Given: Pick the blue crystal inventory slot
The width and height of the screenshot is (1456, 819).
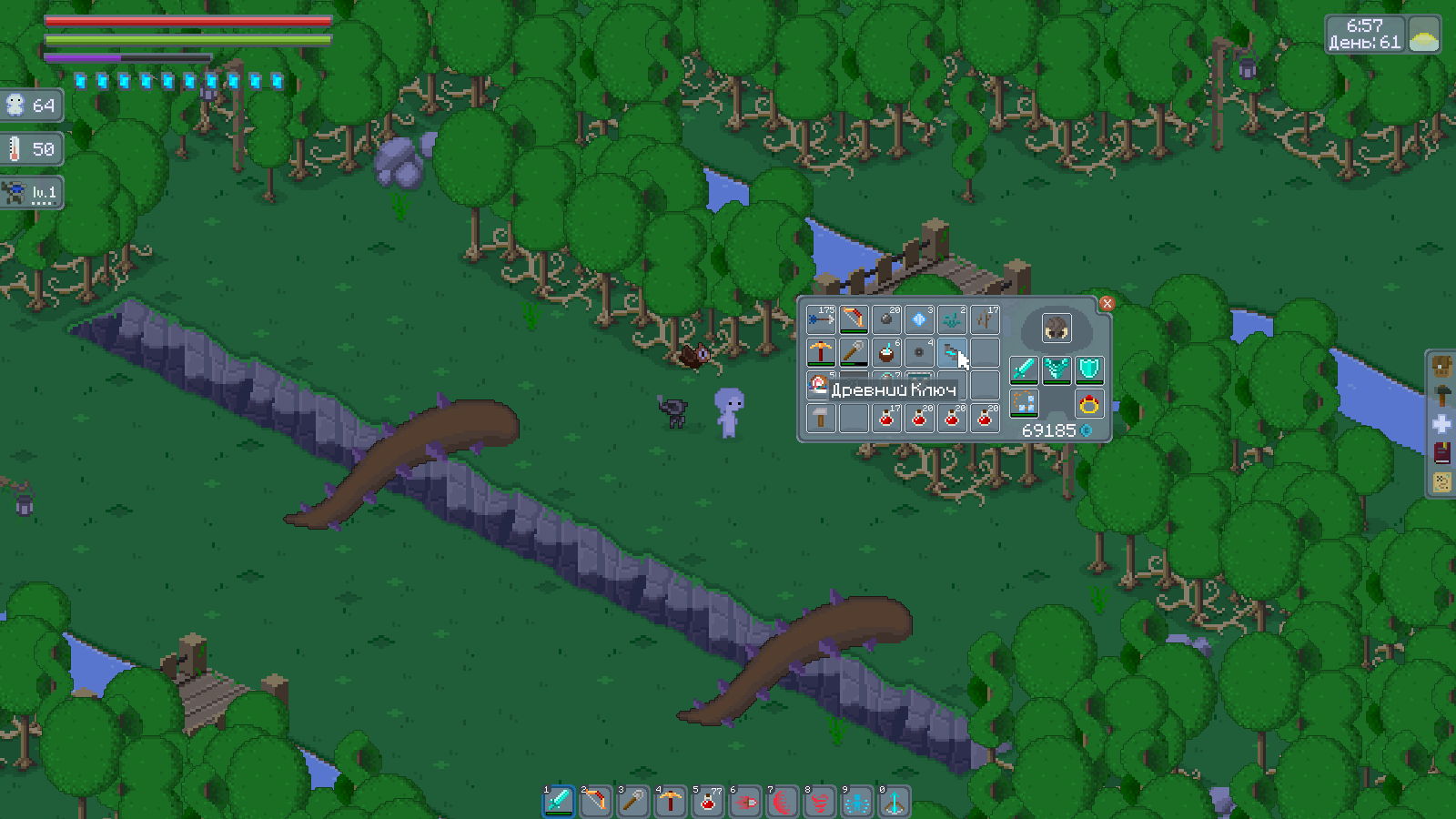Looking at the screenshot, I should point(919,319).
